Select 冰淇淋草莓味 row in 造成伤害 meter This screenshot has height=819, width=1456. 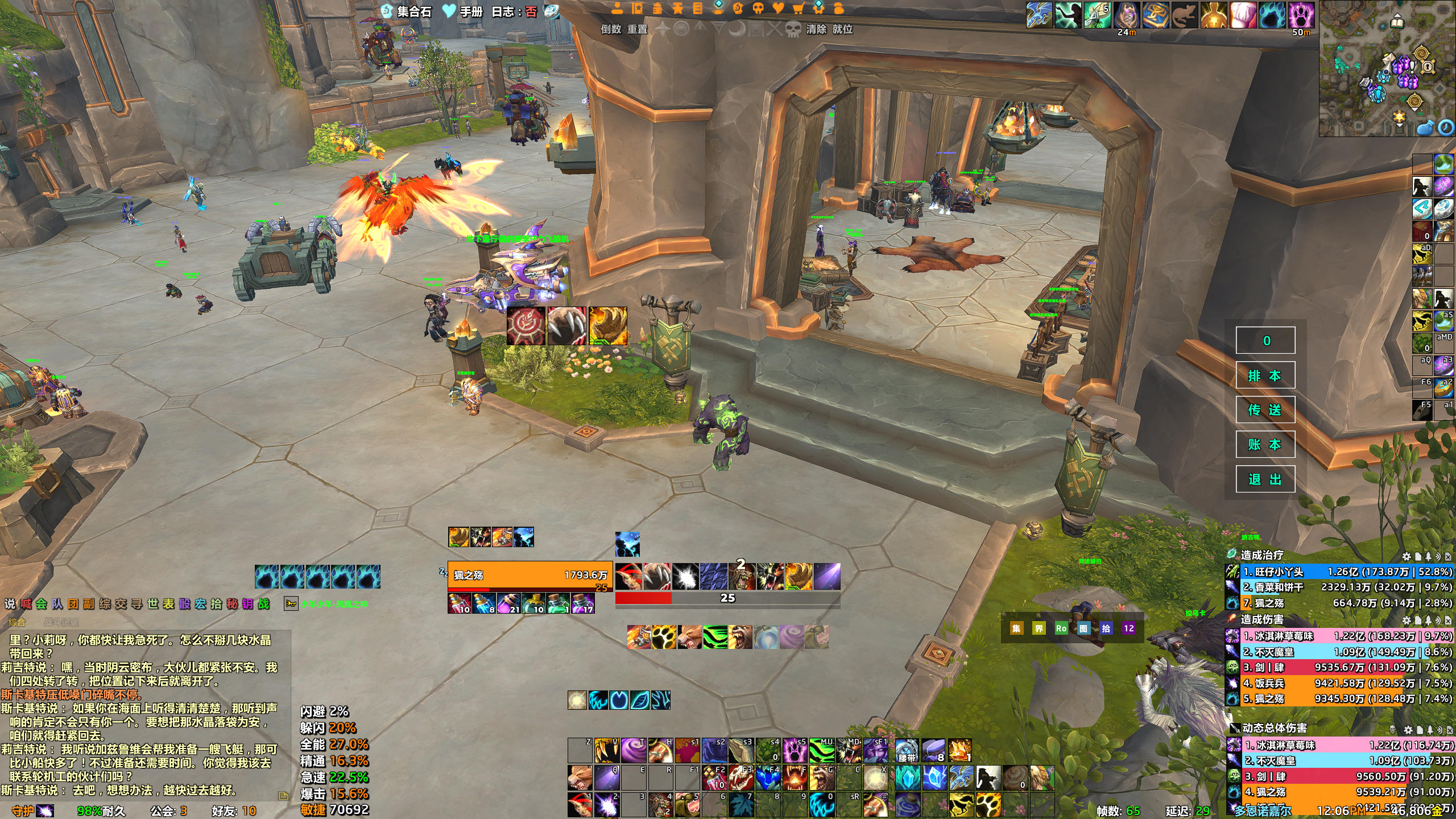(1339, 636)
